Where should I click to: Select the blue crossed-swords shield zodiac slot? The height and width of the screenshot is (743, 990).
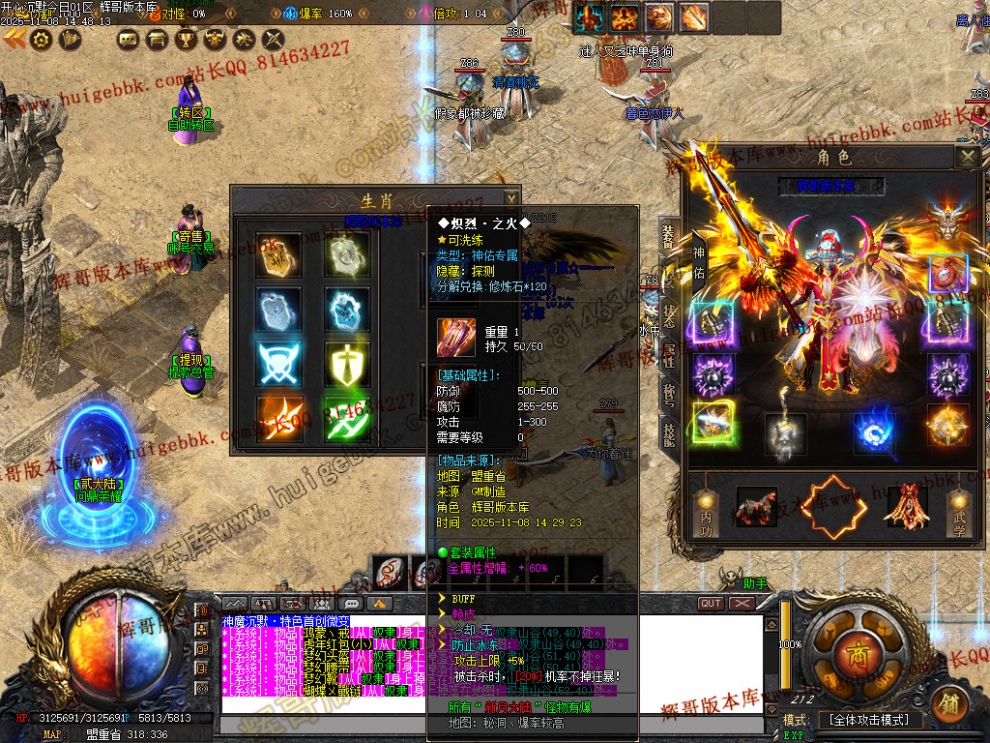(278, 363)
